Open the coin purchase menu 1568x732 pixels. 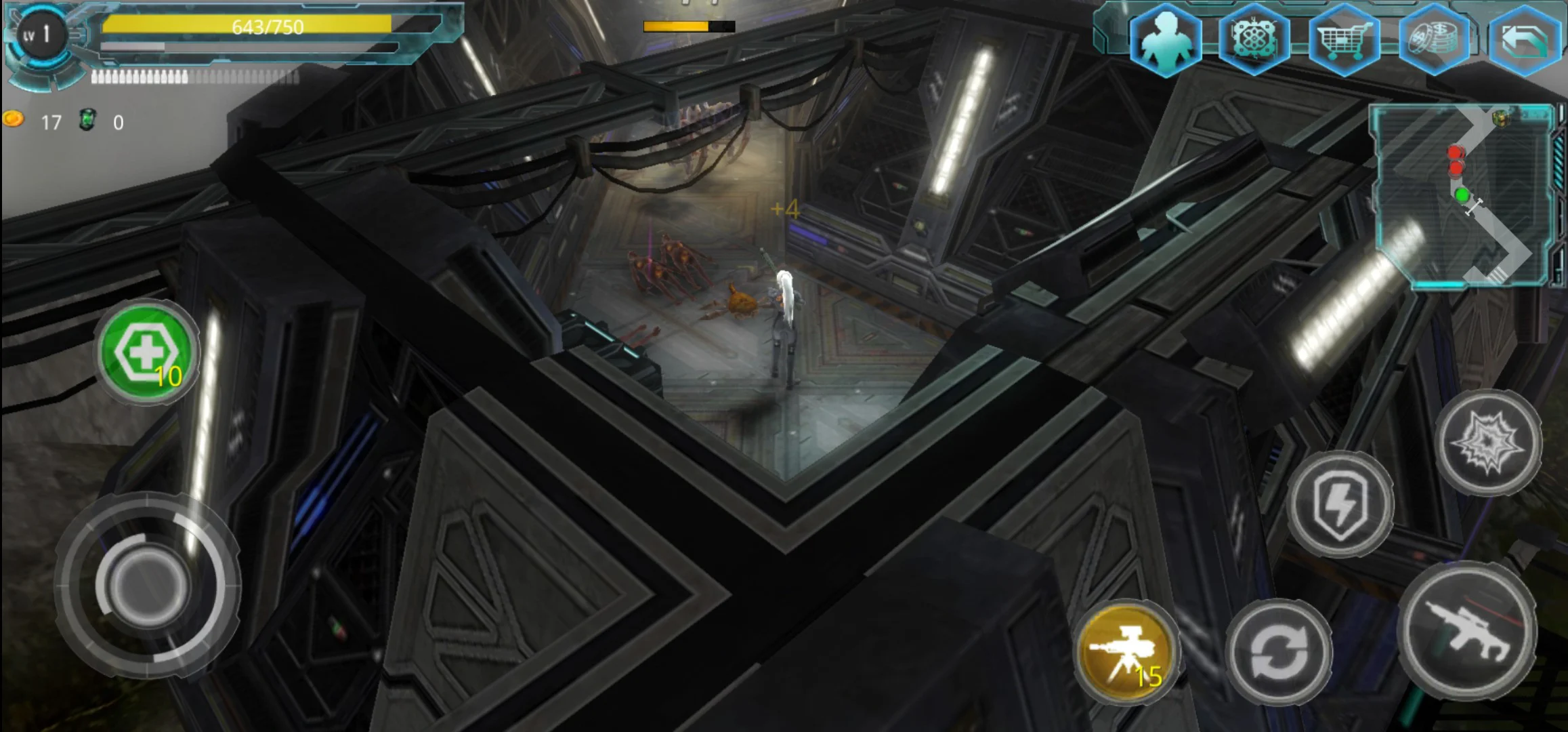coord(1435,41)
